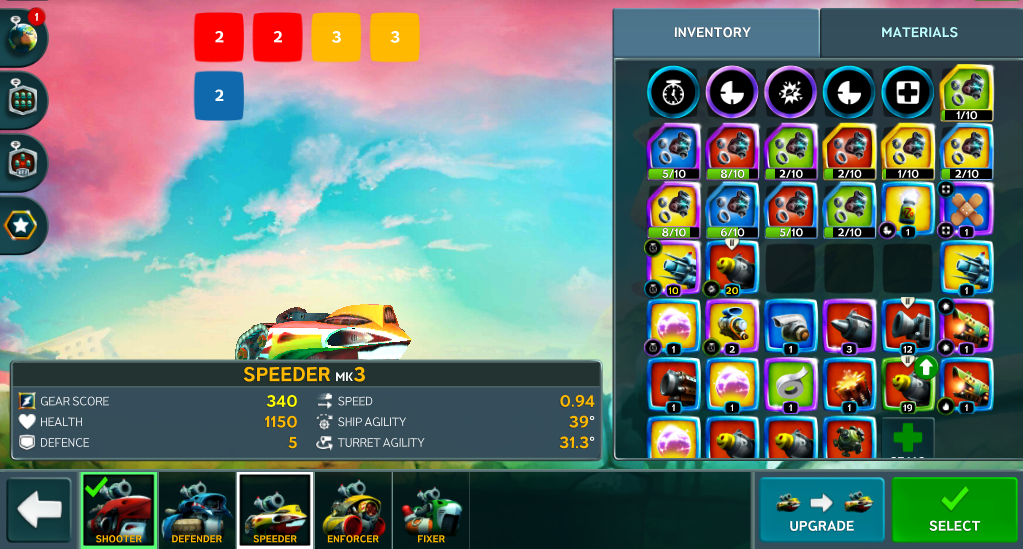Click the Upgrade button
The height and width of the screenshot is (549, 1023).
pyautogui.click(x=821, y=509)
